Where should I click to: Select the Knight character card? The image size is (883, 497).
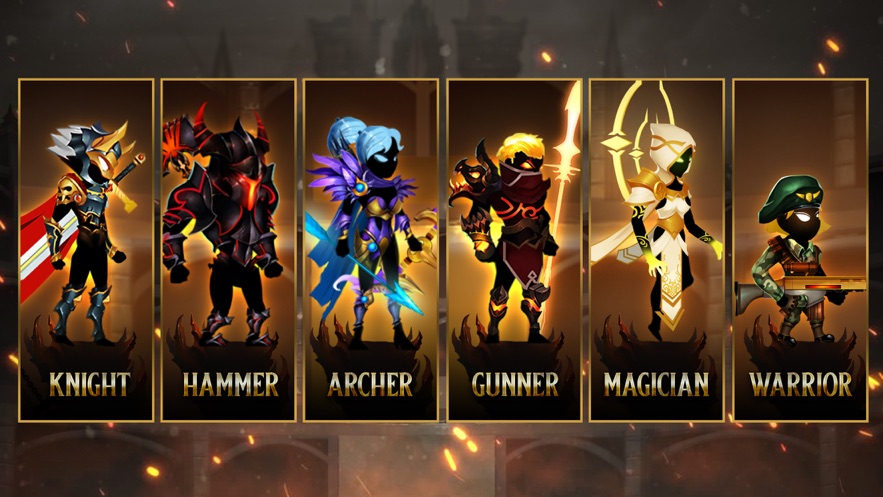pyautogui.click(x=86, y=250)
